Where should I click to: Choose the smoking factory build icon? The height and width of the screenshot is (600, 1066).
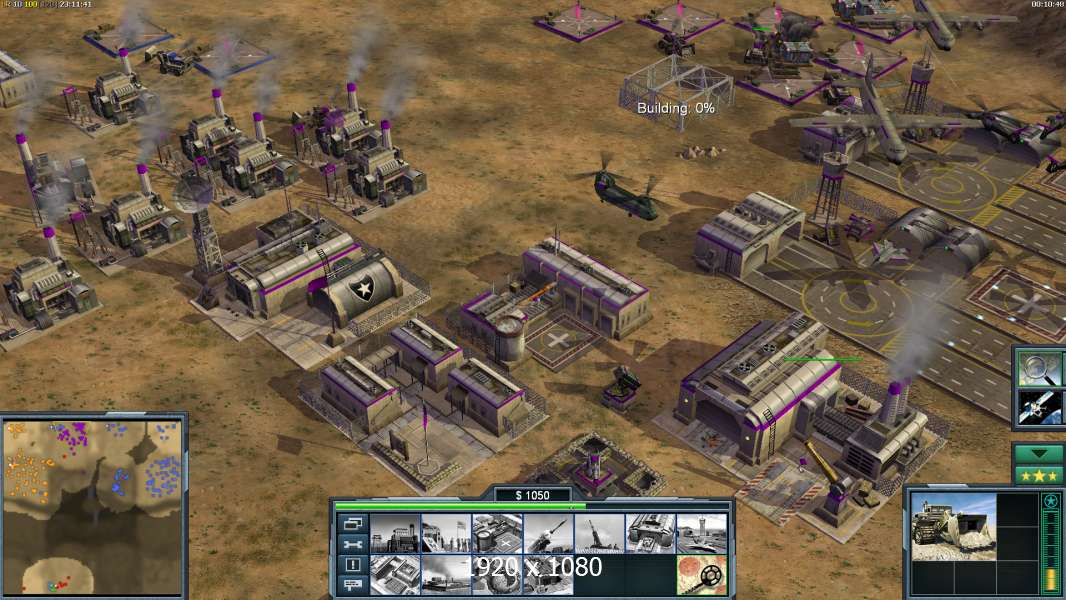tap(445, 574)
